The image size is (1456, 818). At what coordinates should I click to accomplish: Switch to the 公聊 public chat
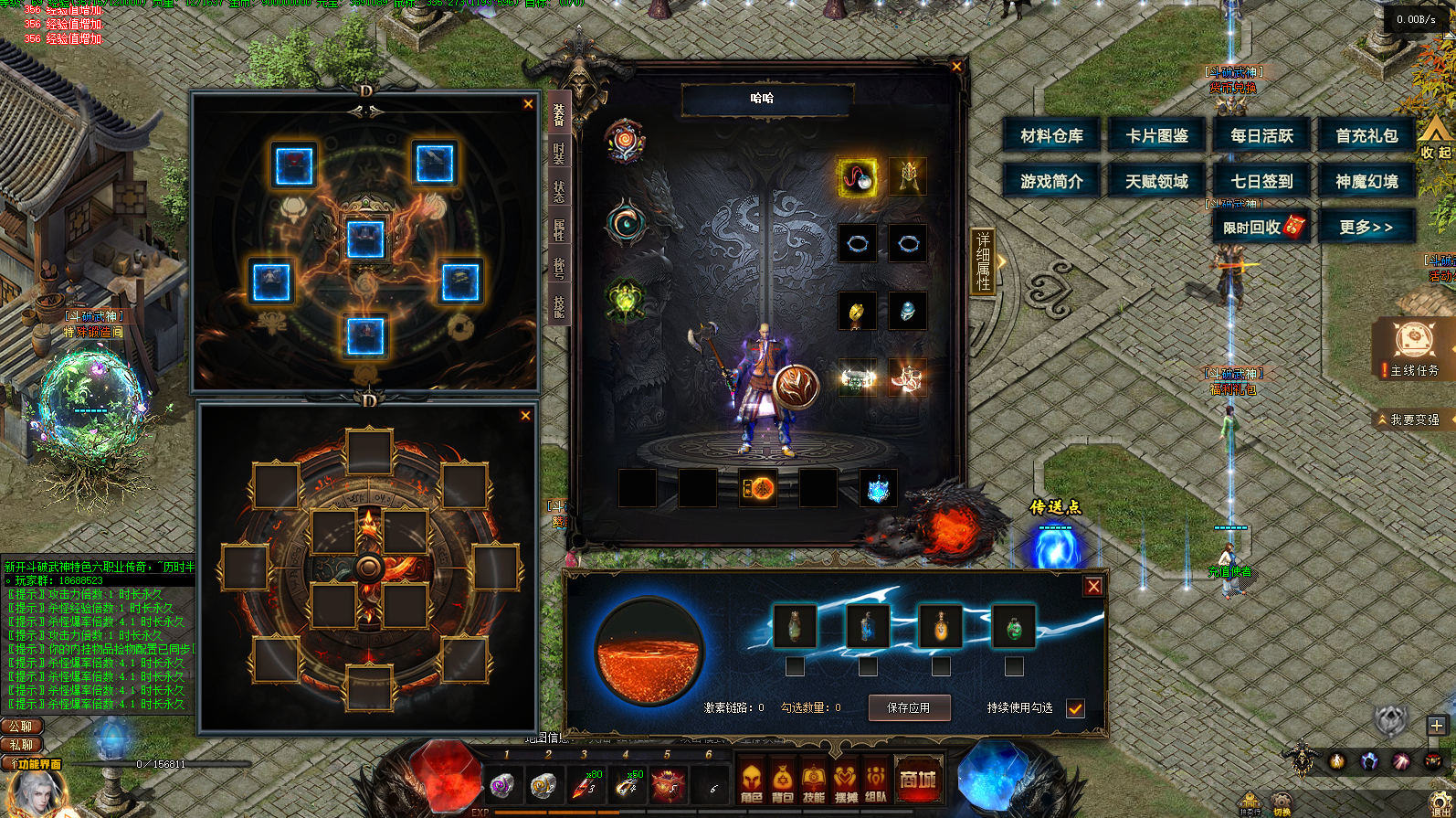[22, 727]
